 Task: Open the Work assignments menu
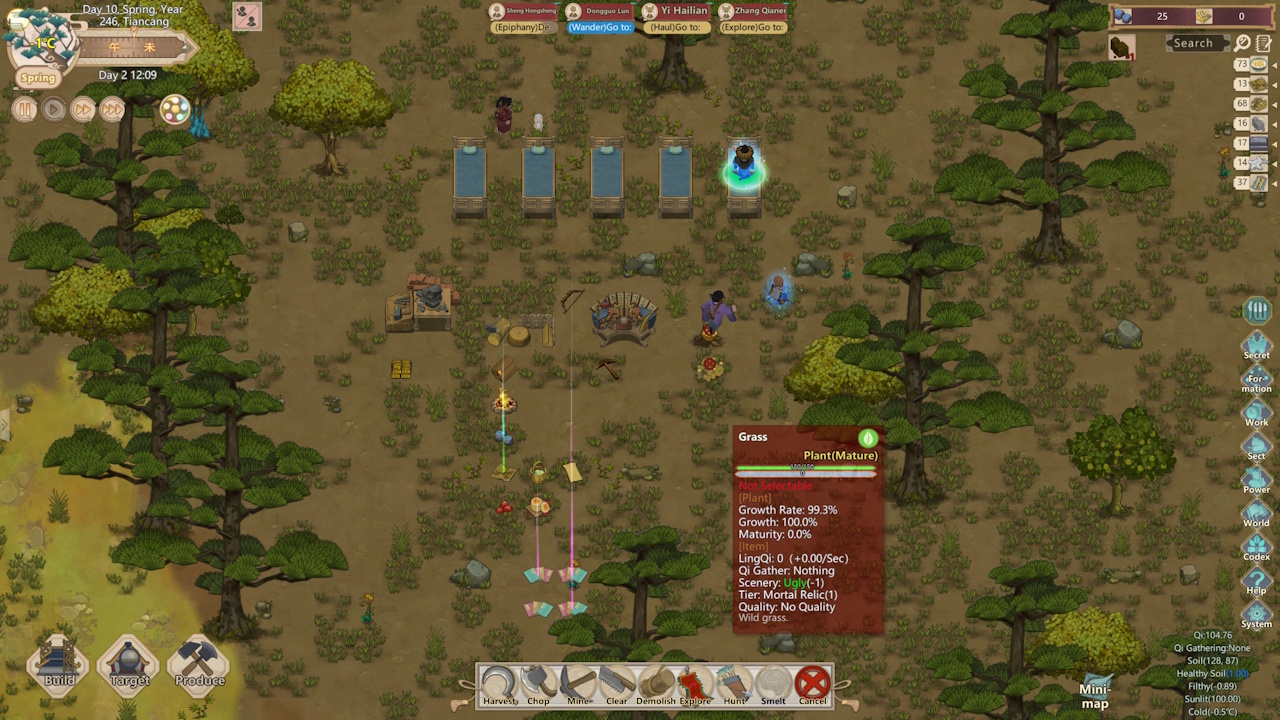pos(1257,412)
